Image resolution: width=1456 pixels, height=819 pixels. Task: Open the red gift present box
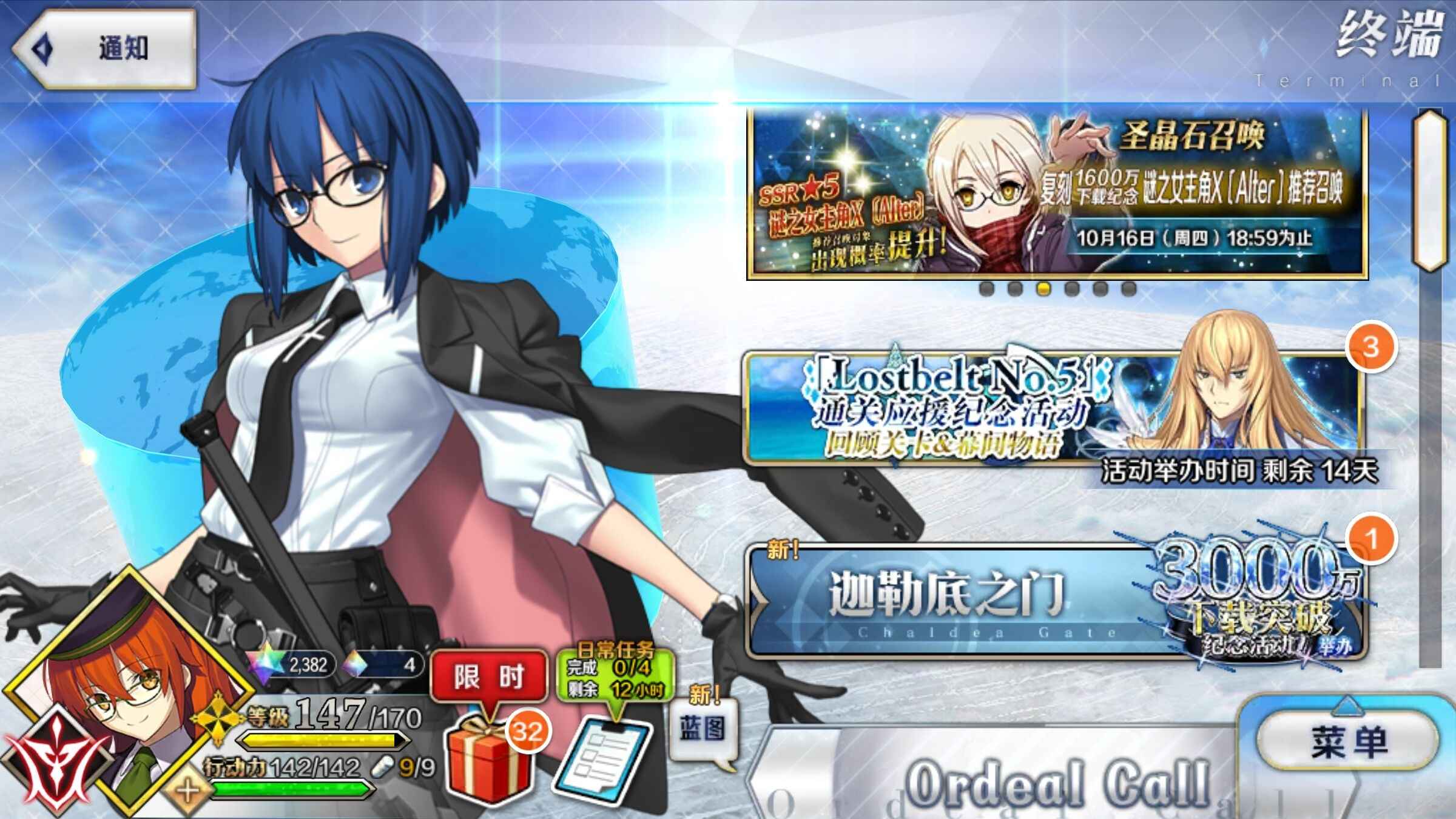click(487, 758)
